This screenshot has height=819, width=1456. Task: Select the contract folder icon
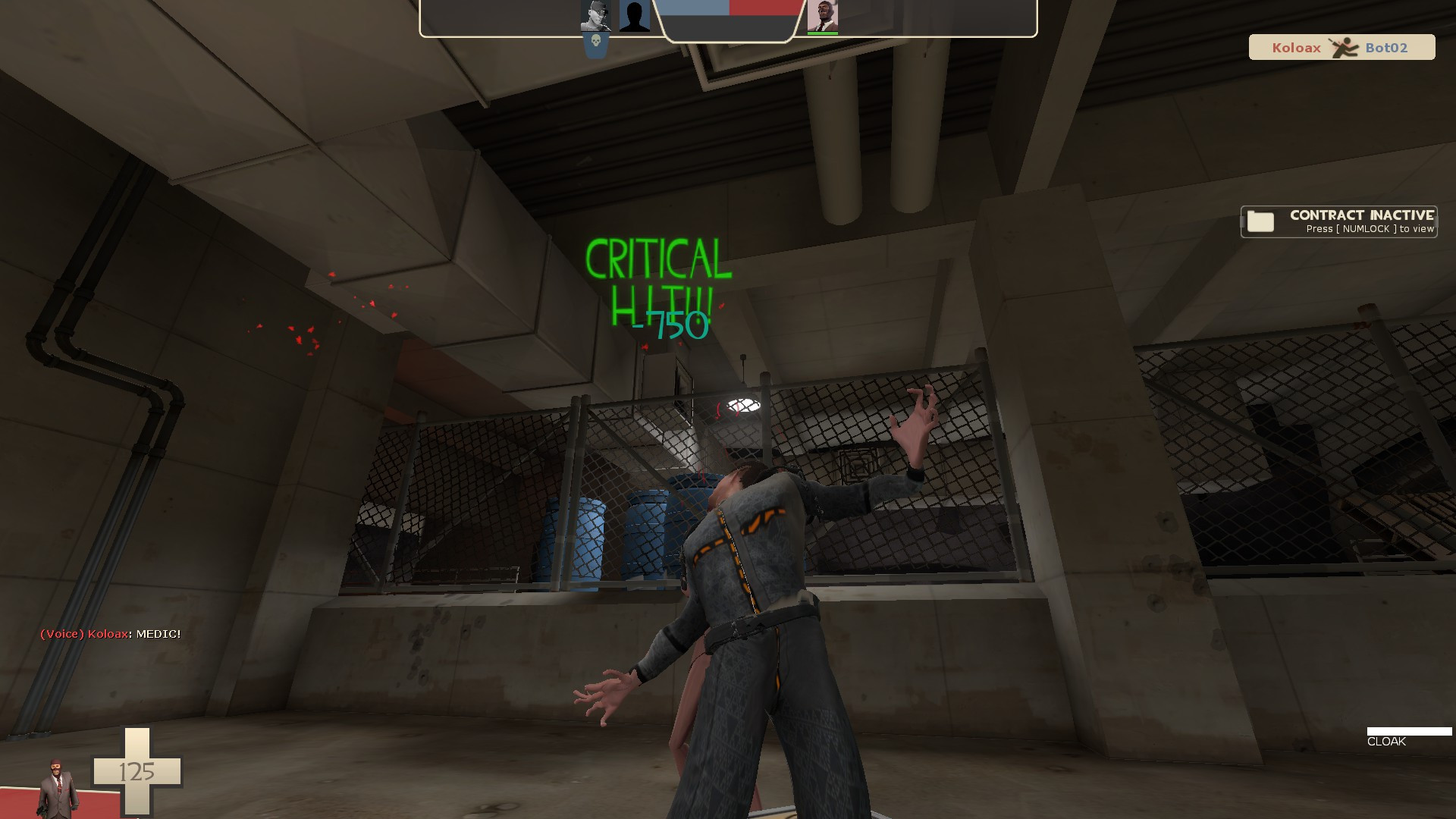1261,221
